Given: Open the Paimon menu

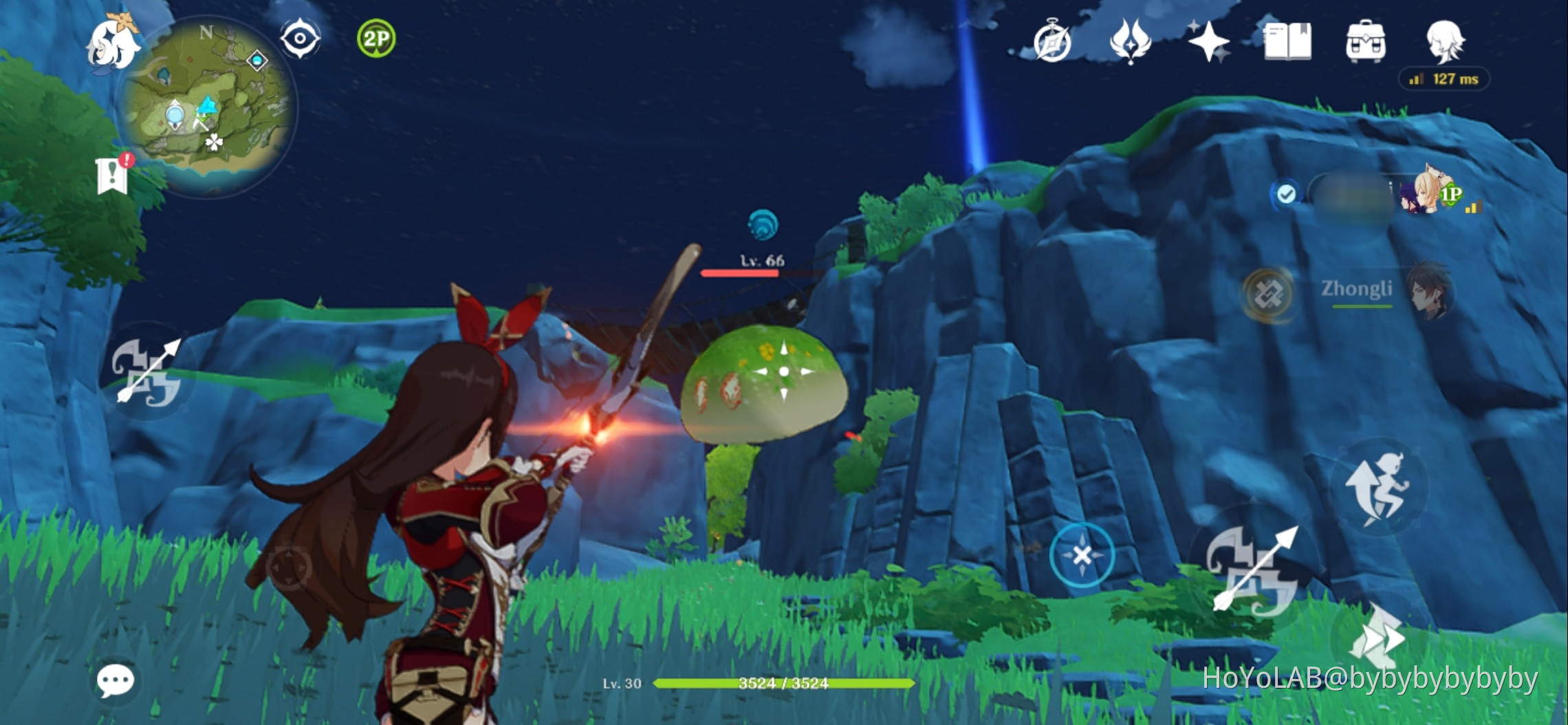Looking at the screenshot, I should click(113, 43).
